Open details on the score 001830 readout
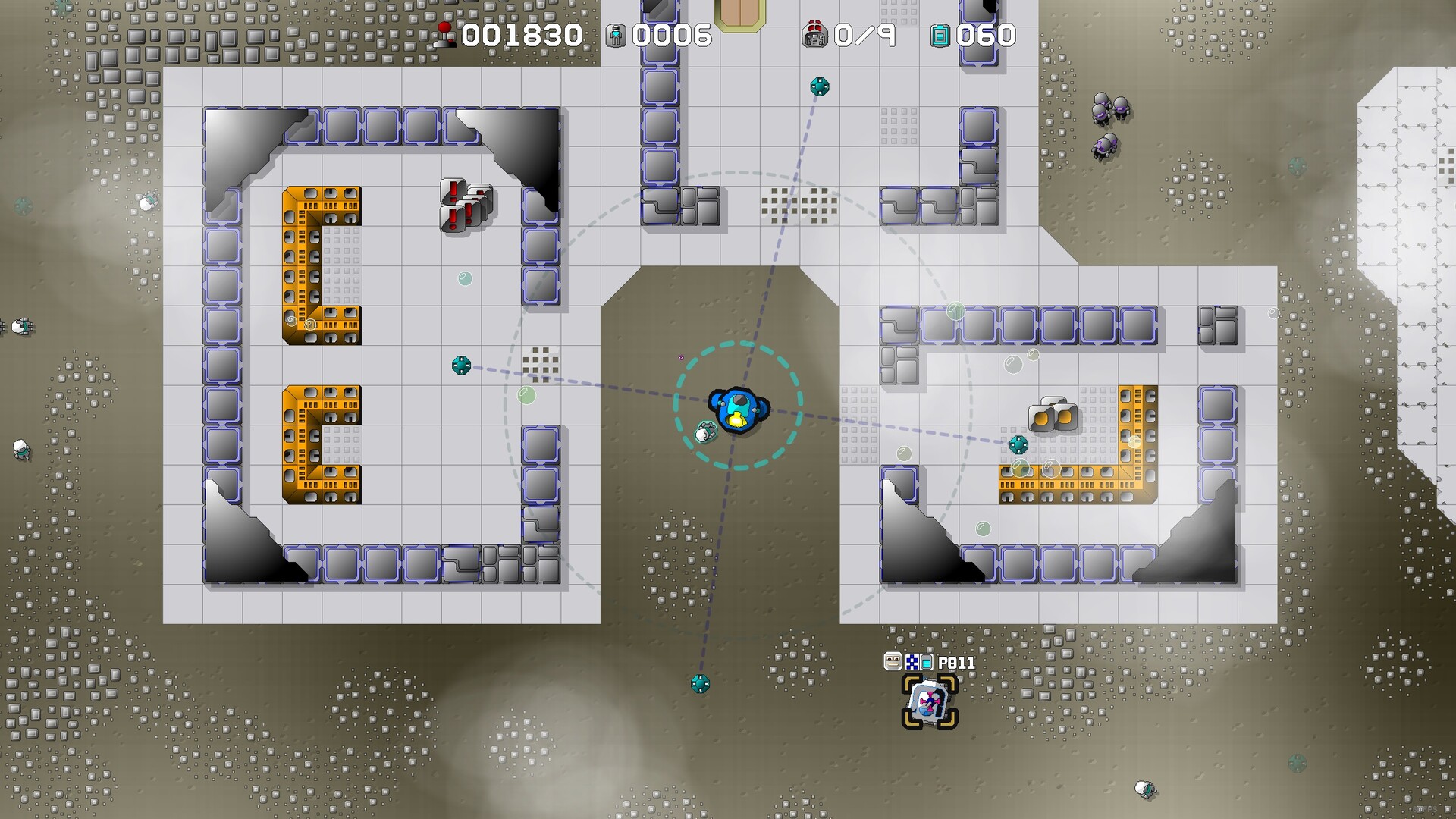This screenshot has height=819, width=1456. tap(522, 33)
